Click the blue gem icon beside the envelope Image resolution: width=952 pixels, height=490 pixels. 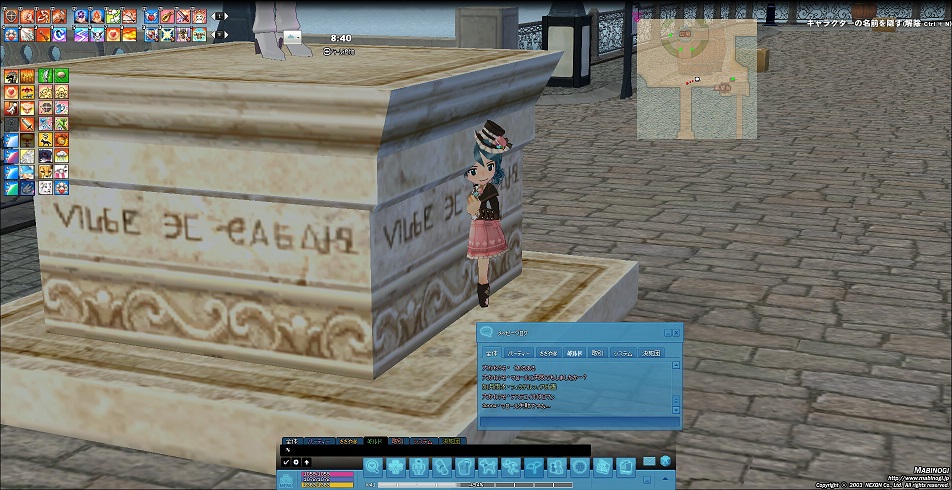pos(664,461)
